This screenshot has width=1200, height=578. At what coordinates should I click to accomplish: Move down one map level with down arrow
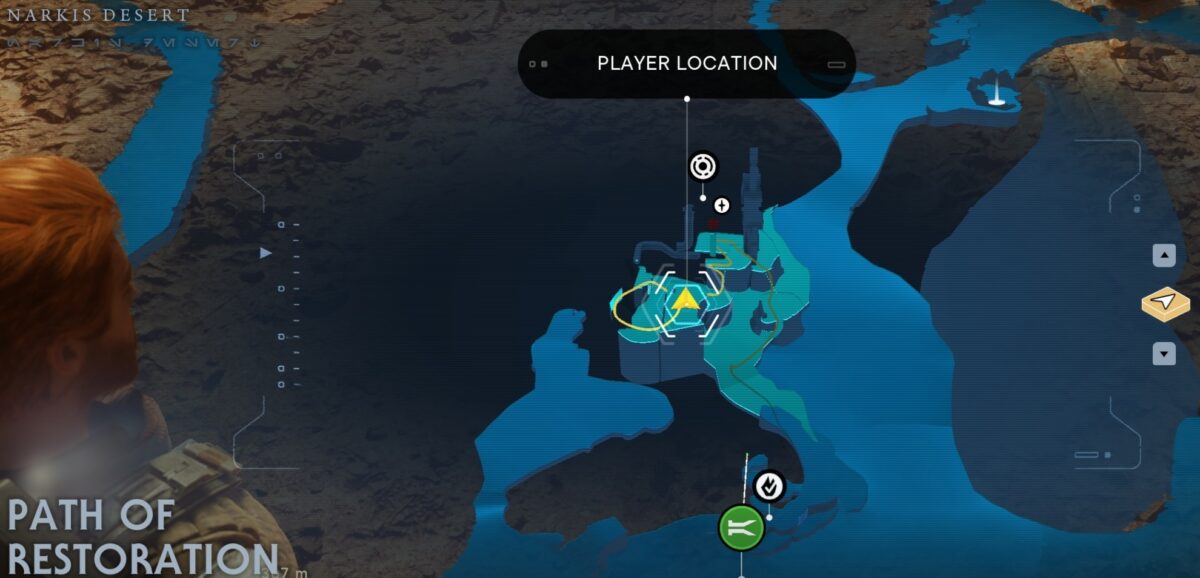1164,353
